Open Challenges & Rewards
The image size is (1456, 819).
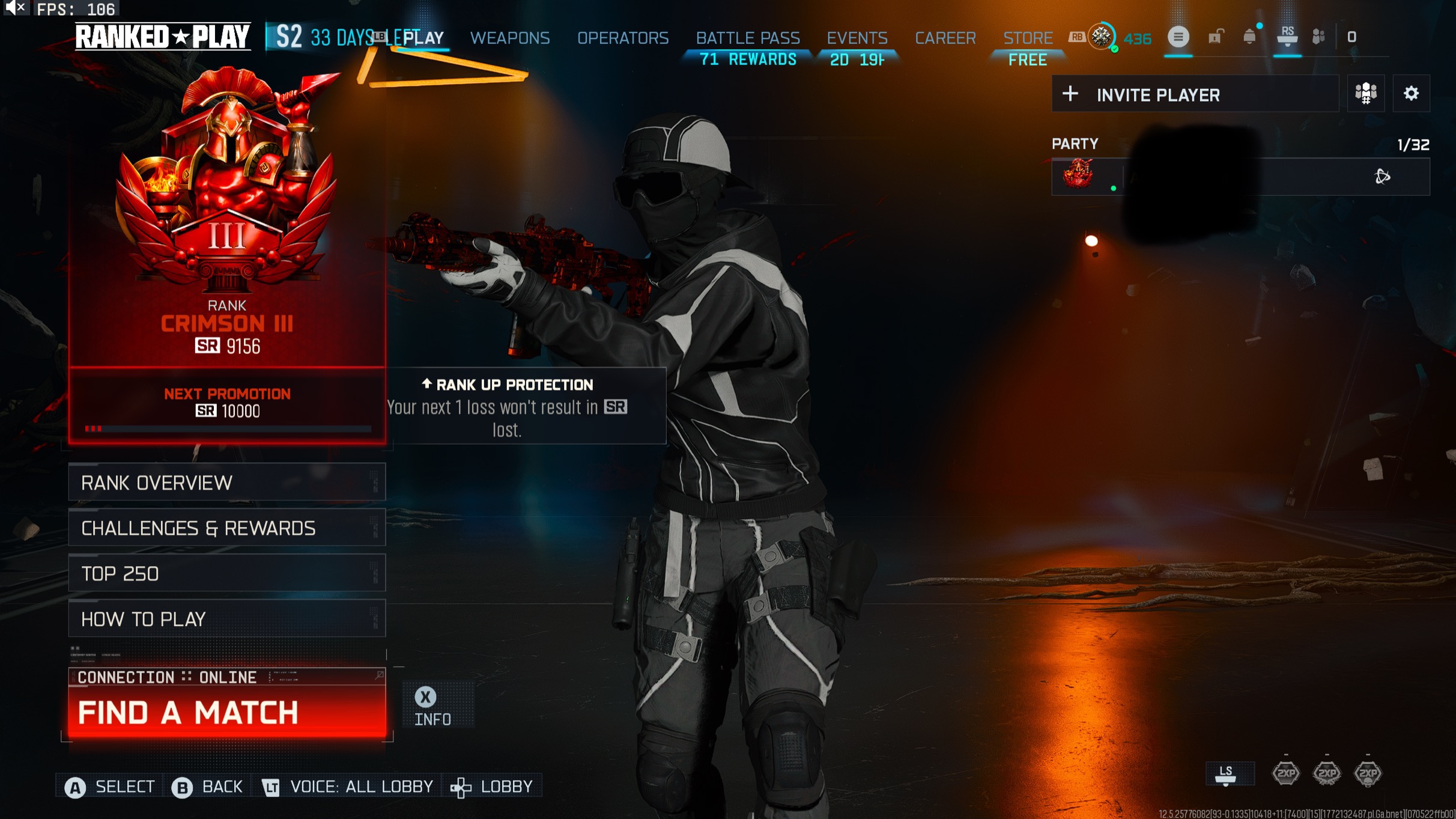[226, 528]
